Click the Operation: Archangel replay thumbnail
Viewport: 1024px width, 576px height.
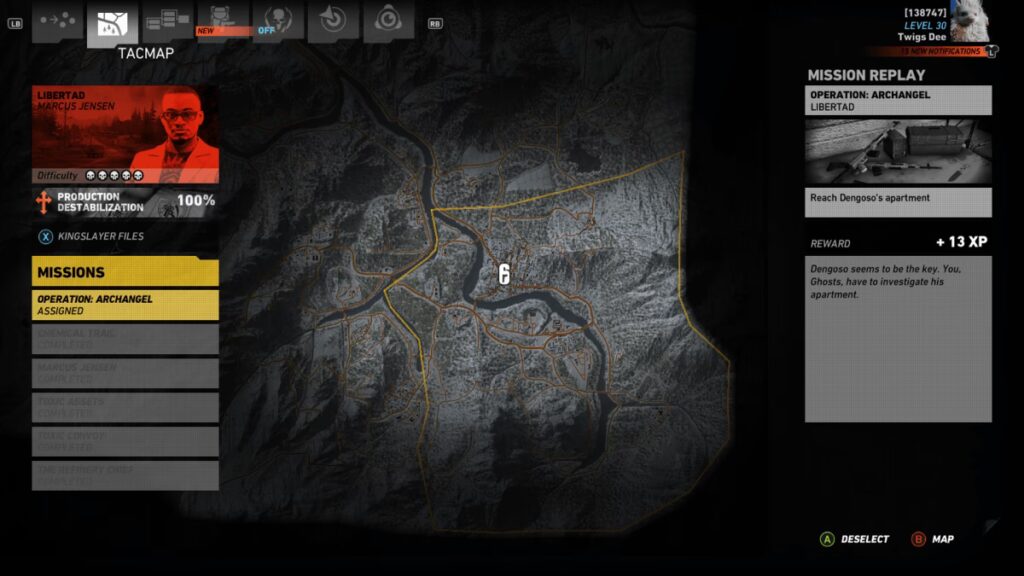point(898,152)
